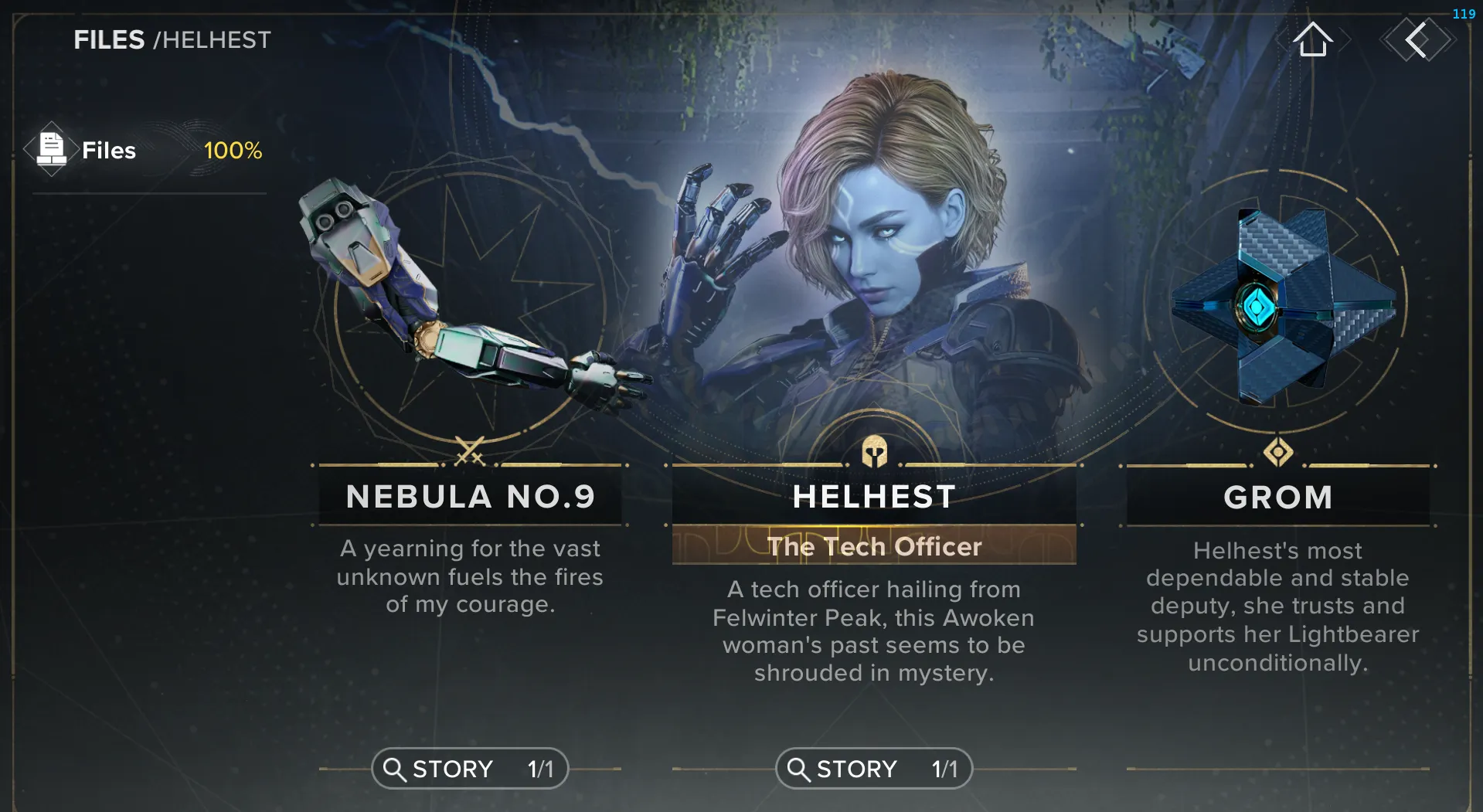
Task: Select the Ghost diamond icon above Grom
Action: [1278, 452]
